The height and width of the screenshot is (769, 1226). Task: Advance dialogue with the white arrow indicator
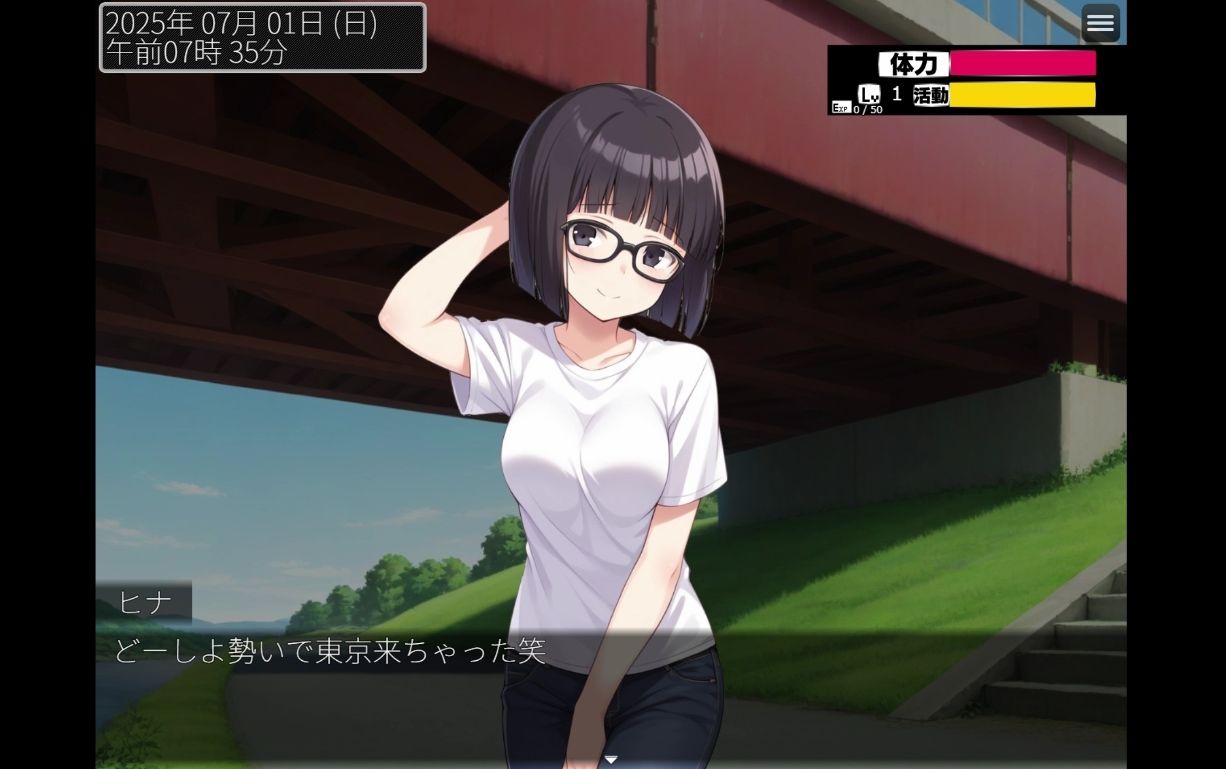611,760
